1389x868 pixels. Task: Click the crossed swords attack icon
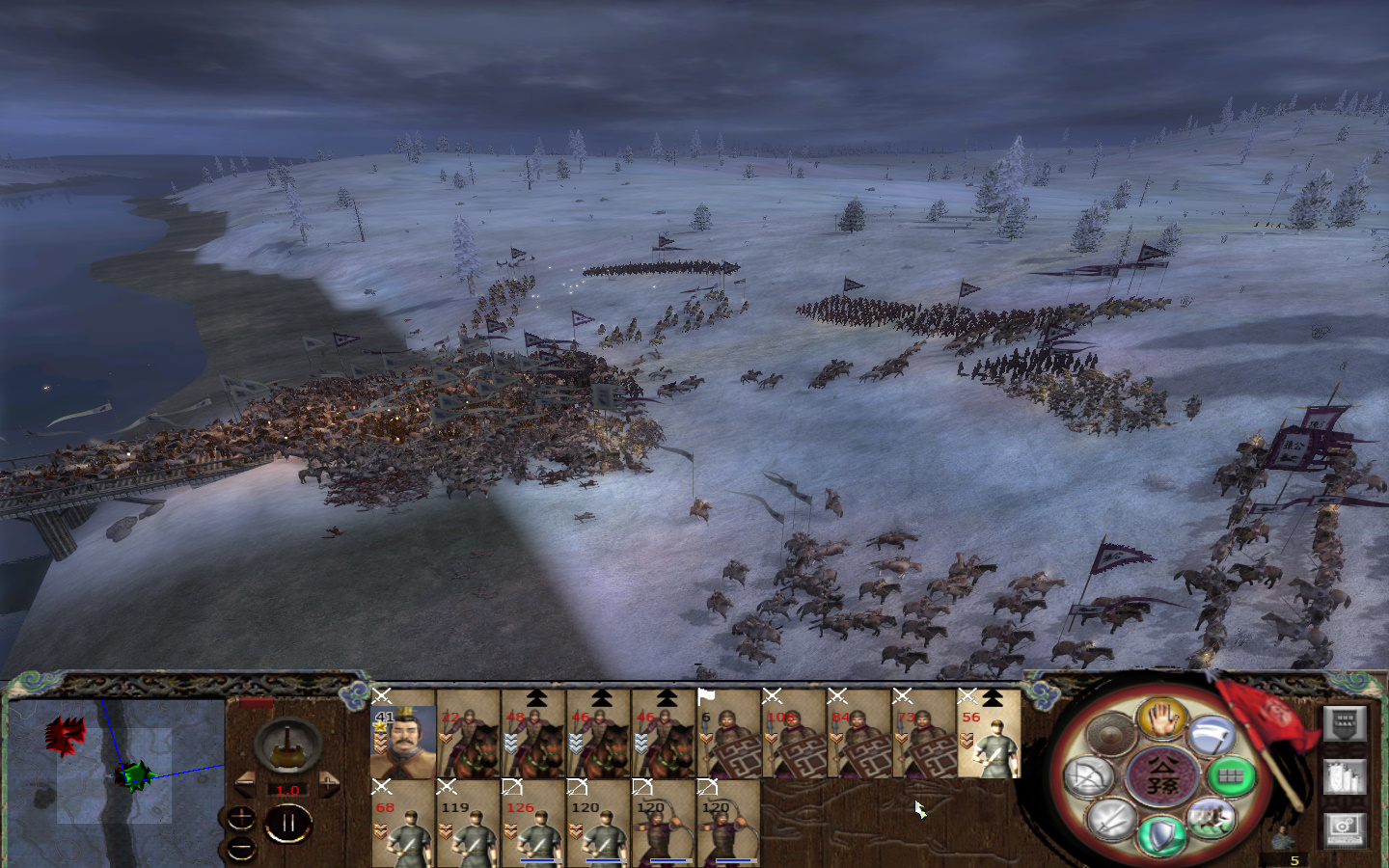(1108, 821)
